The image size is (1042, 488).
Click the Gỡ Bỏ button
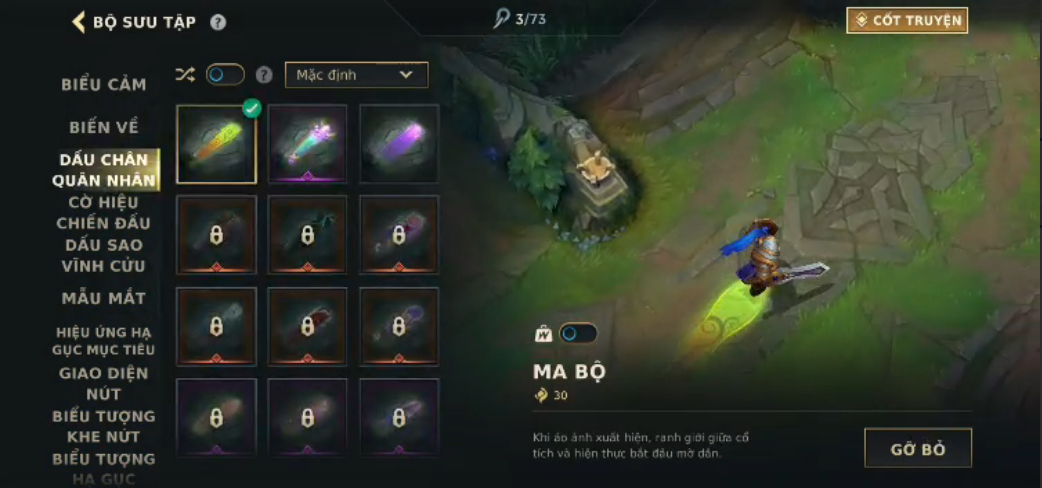point(917,448)
